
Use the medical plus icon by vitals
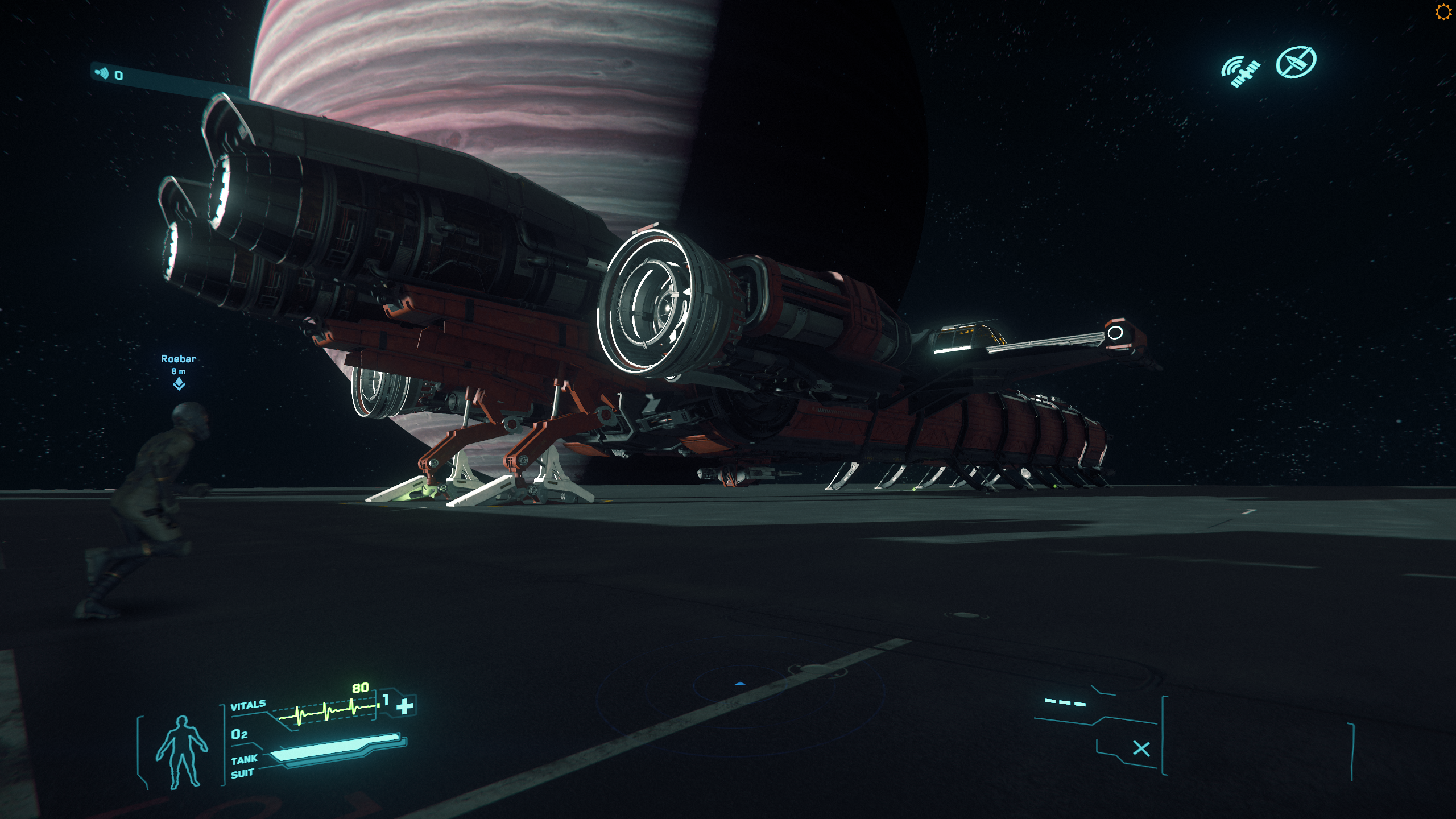point(405,706)
